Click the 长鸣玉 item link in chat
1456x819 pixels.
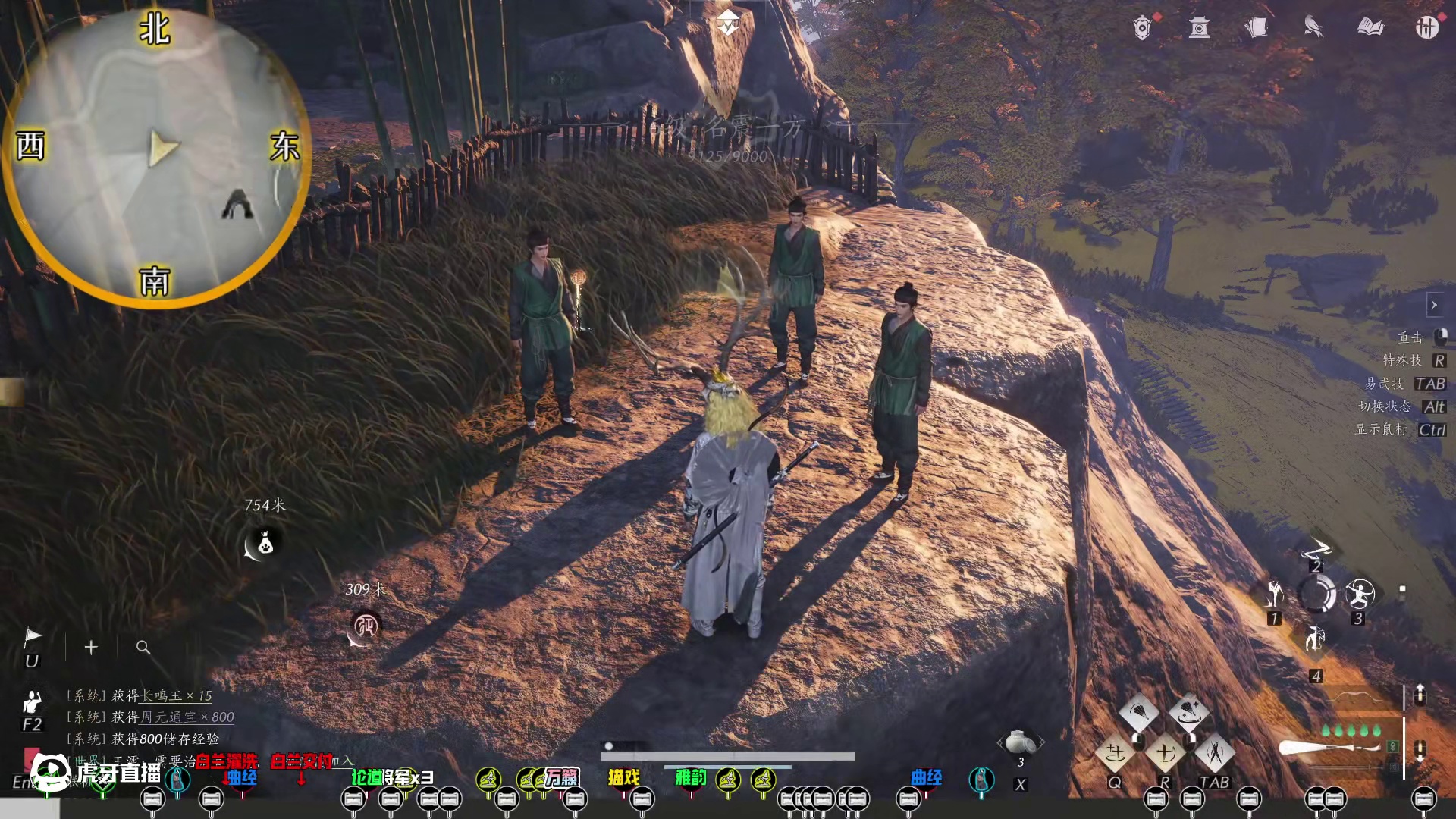pos(162,695)
